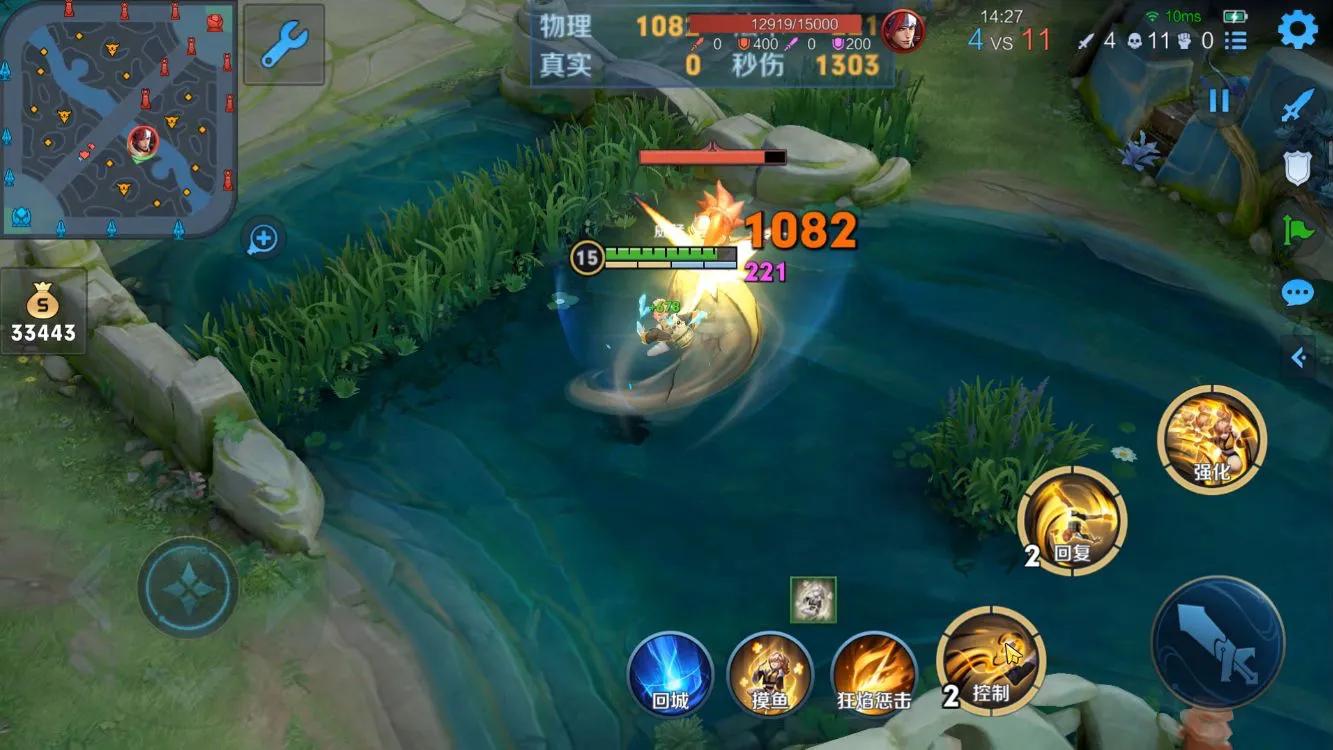This screenshot has height=750, width=1333.
Task: Send the shield defend signal
Action: tap(1297, 168)
